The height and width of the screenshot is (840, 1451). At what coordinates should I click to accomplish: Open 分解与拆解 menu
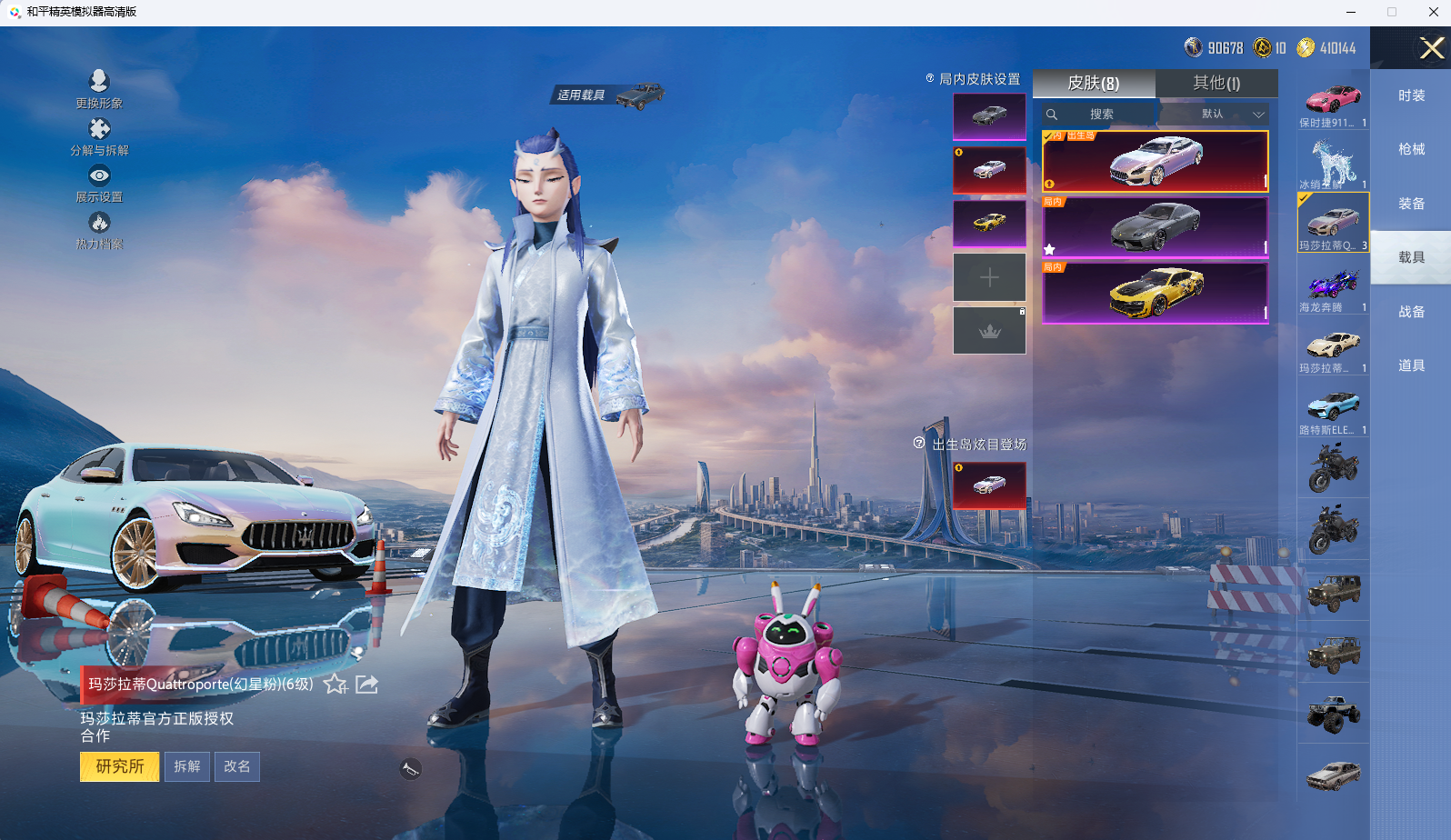pos(99,136)
